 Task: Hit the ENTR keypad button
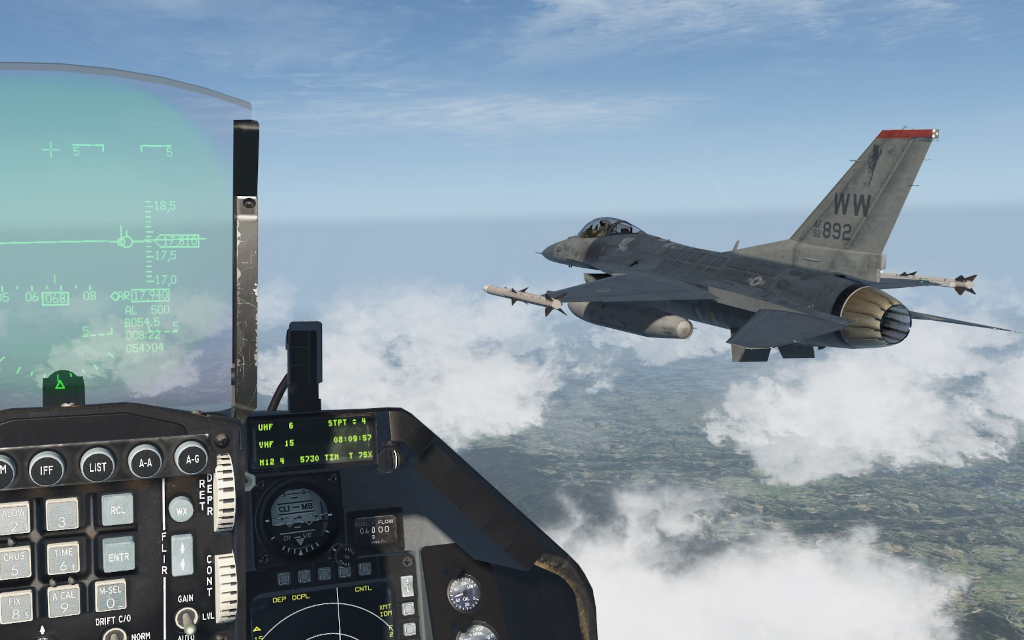(117, 553)
